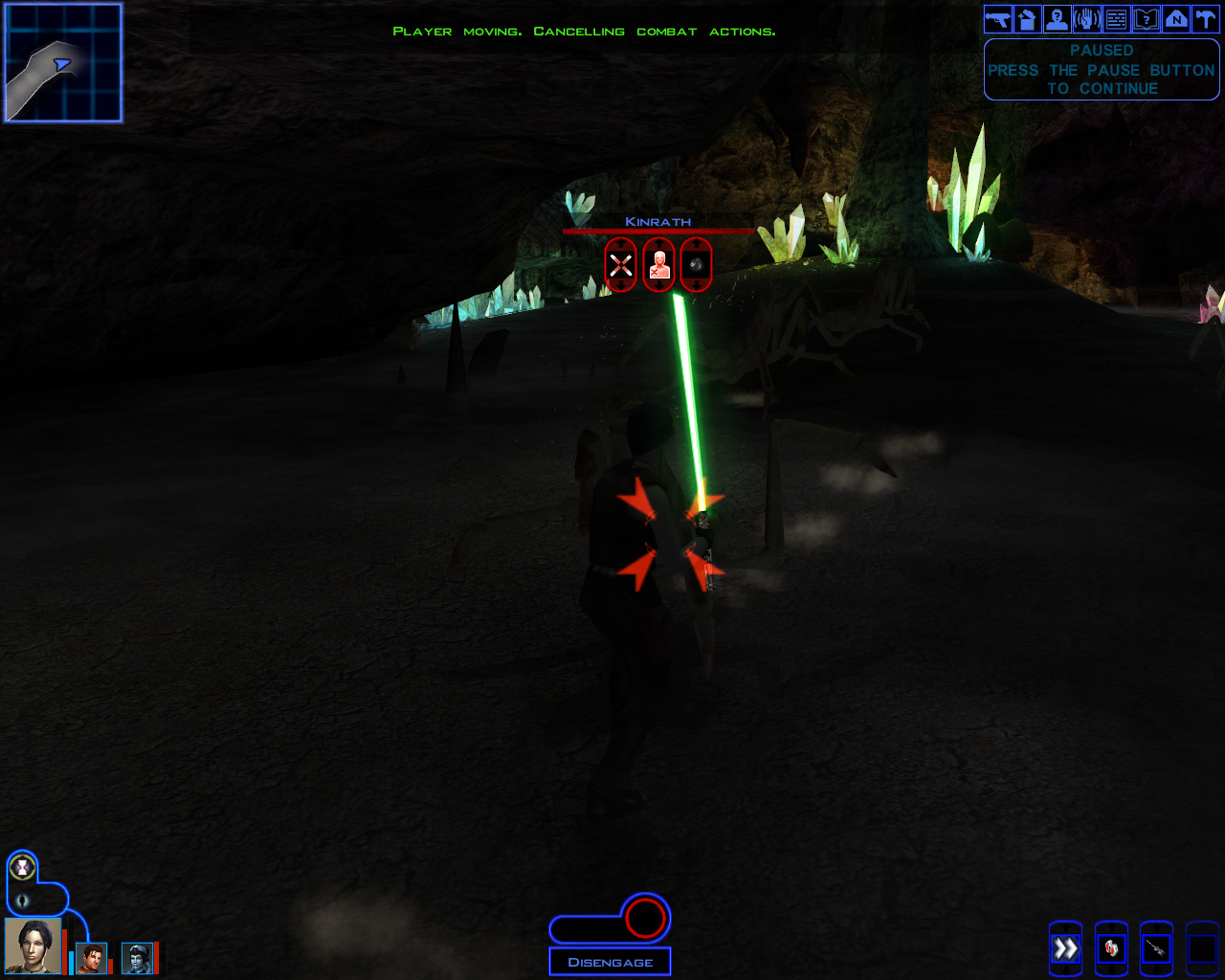Open the Character record screen
The height and width of the screenshot is (980, 1225).
tap(1057, 18)
